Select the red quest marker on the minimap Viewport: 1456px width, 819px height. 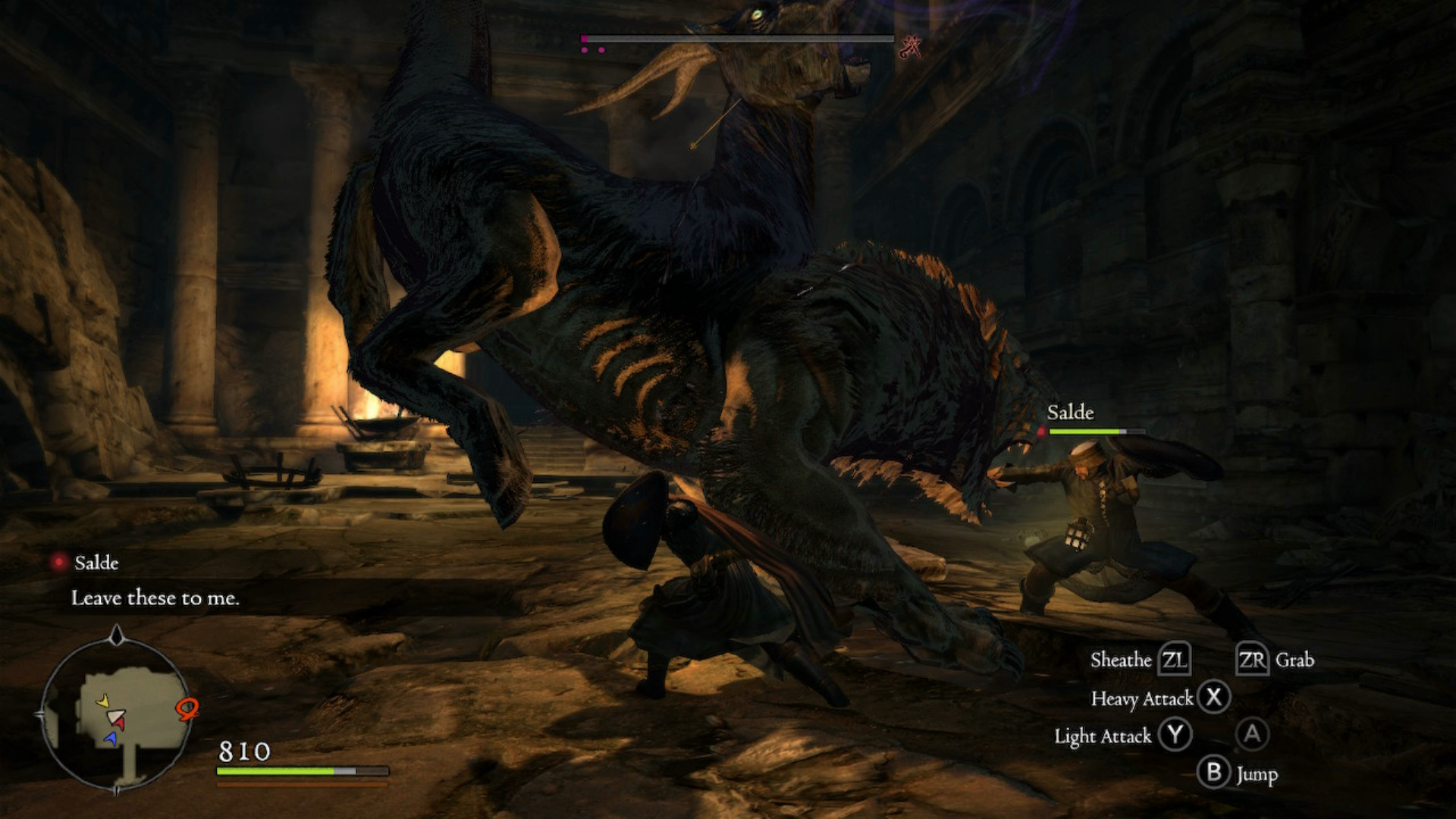[x=187, y=709]
